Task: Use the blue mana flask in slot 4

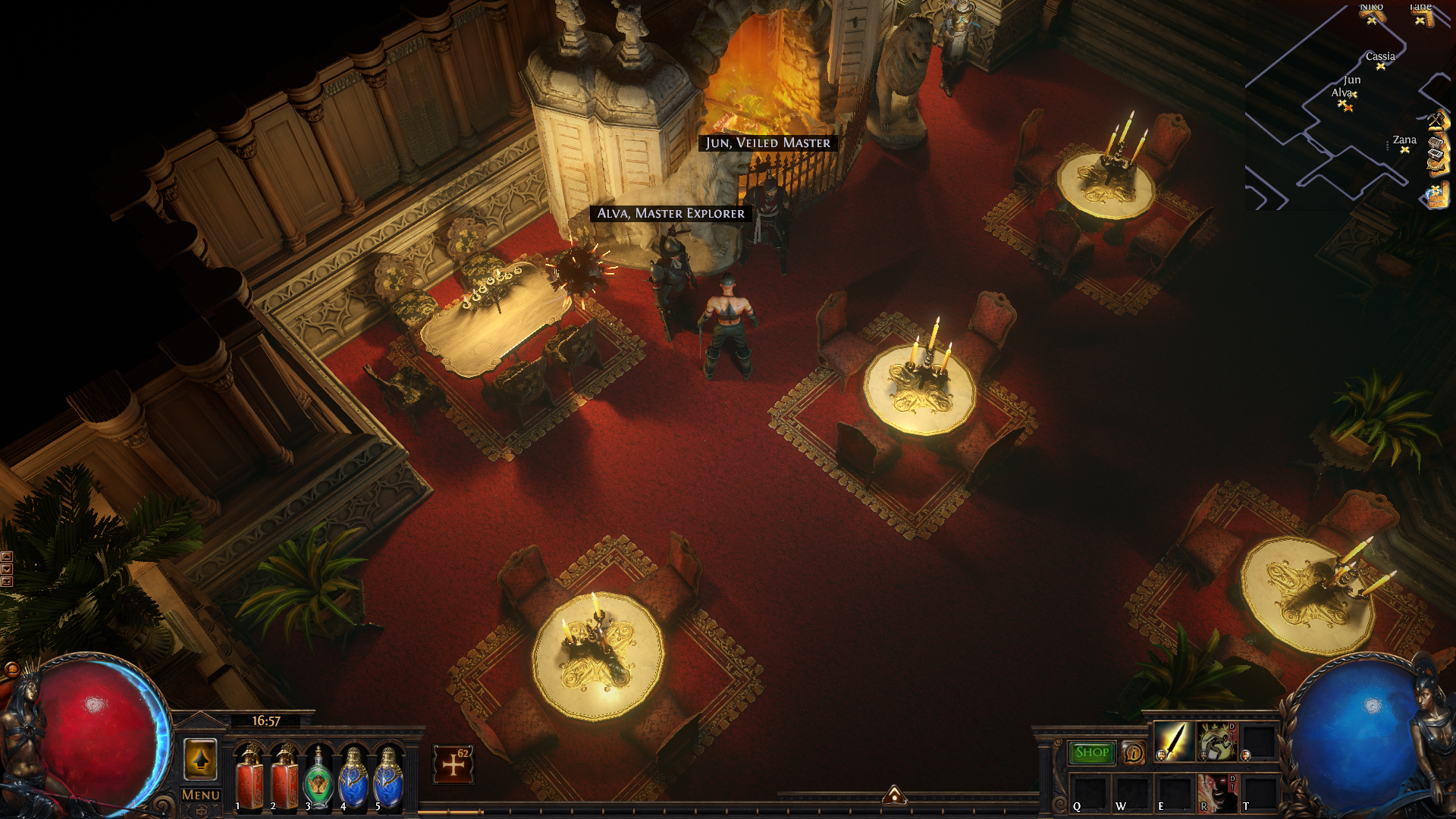Action: [x=353, y=778]
